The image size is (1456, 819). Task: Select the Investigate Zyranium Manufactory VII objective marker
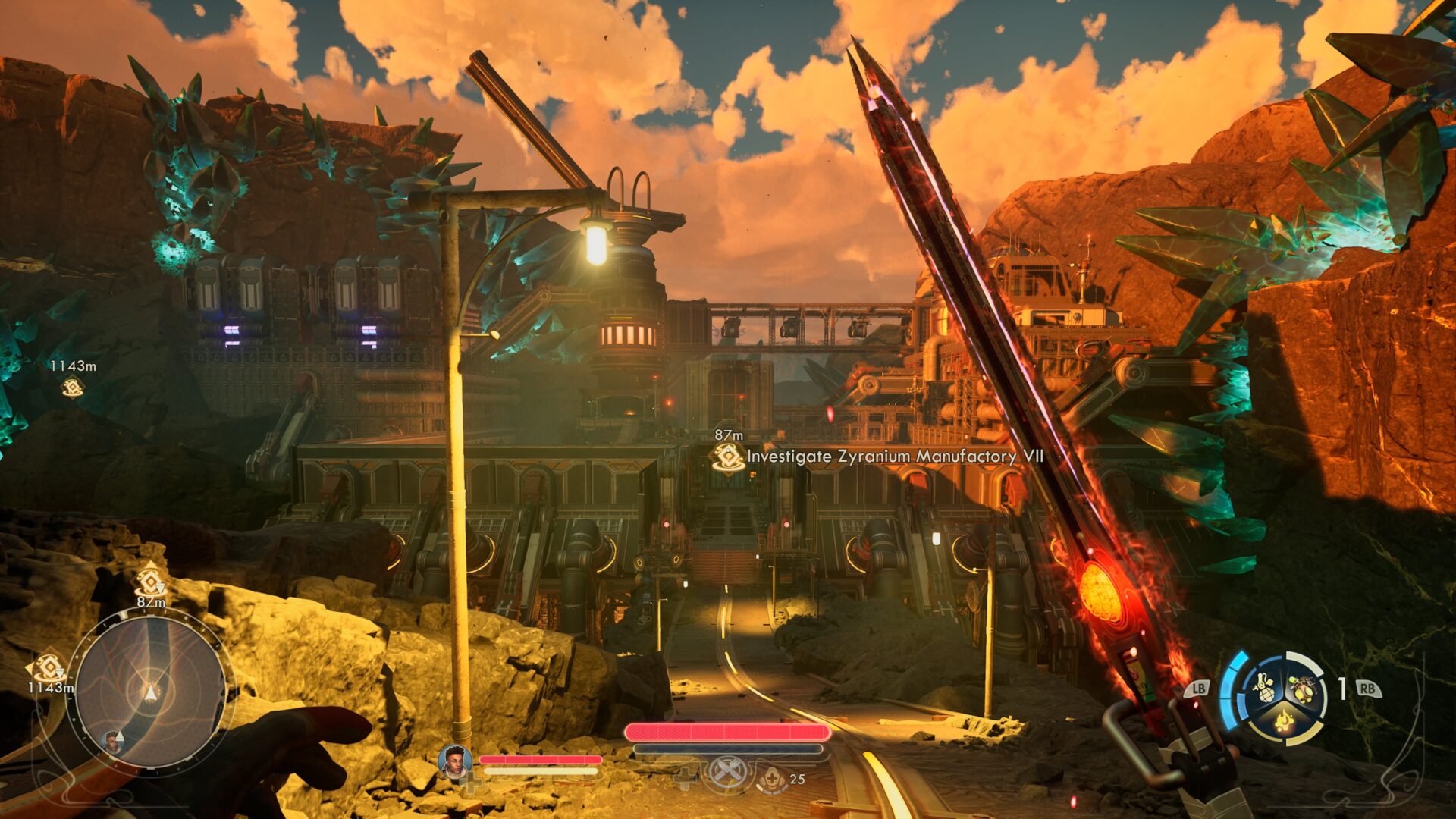(728, 457)
